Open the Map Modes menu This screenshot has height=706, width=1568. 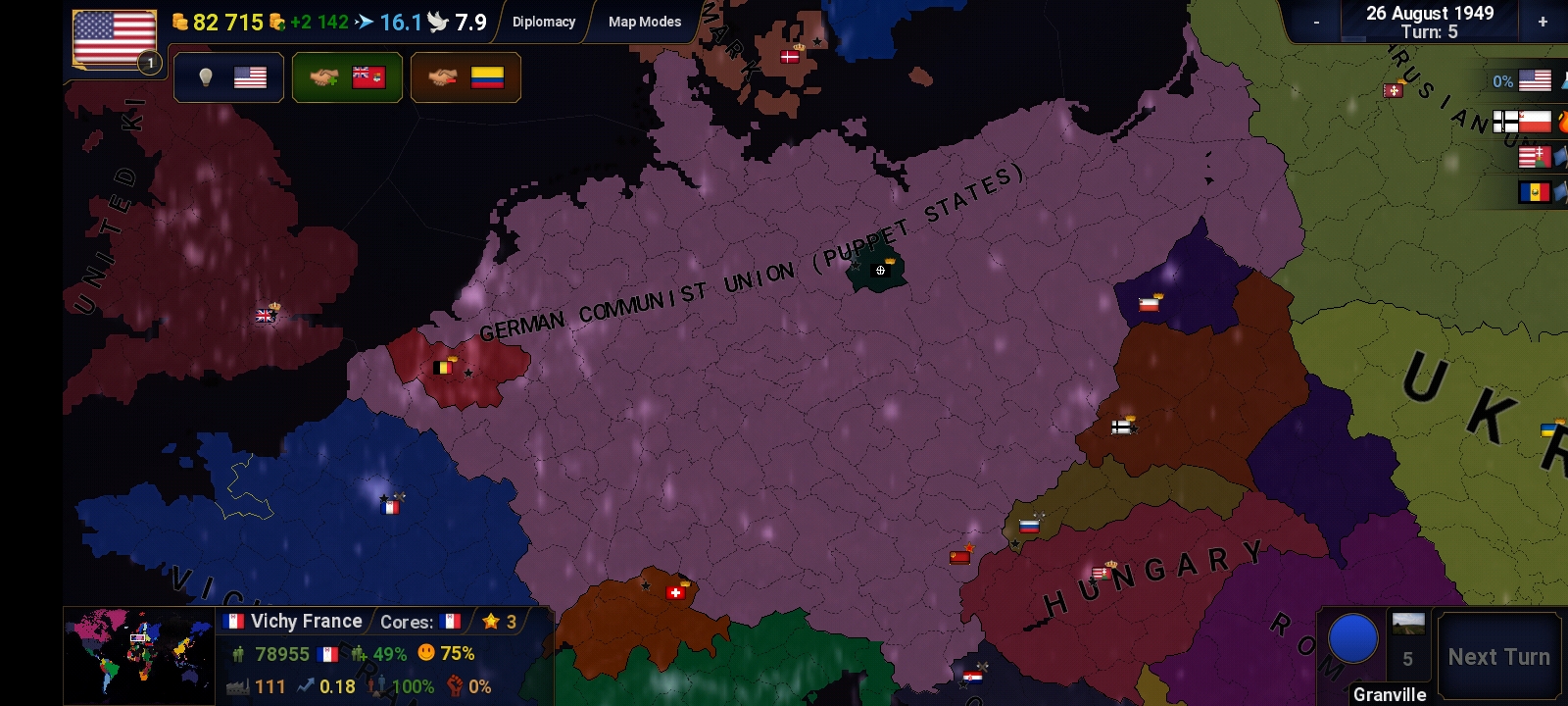(x=644, y=22)
